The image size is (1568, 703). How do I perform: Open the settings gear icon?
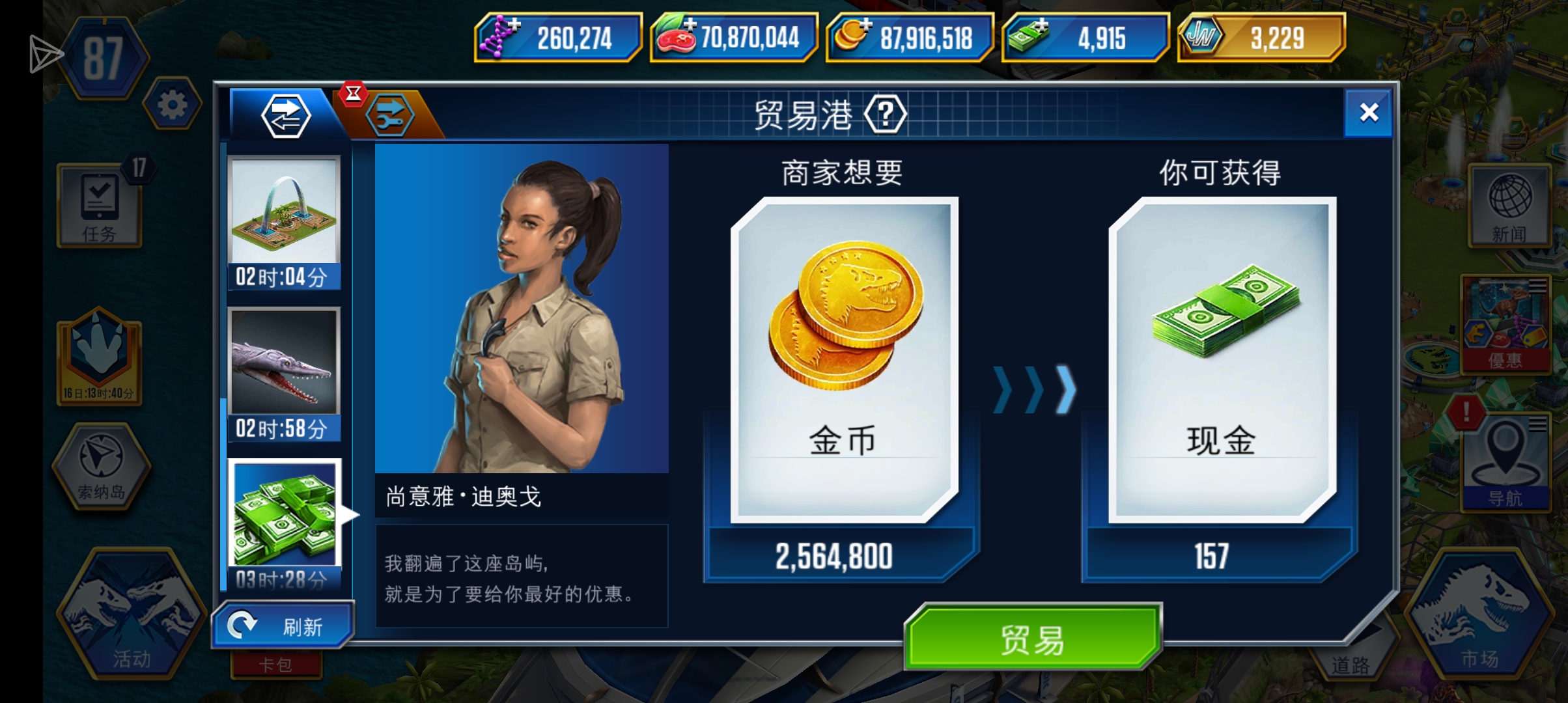(x=172, y=104)
